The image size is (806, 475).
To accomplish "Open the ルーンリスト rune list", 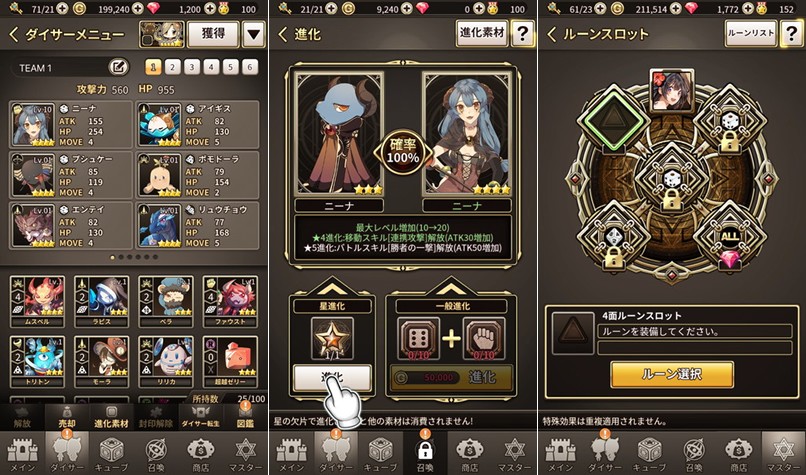I will point(751,34).
